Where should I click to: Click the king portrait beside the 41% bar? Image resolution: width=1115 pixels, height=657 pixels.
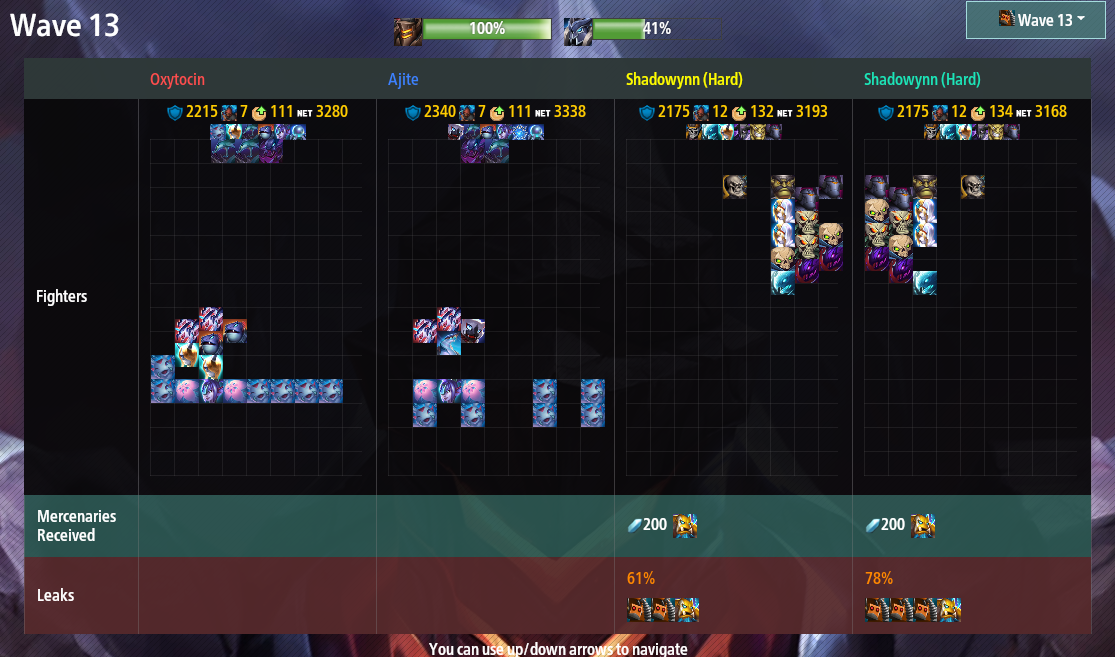point(577,30)
